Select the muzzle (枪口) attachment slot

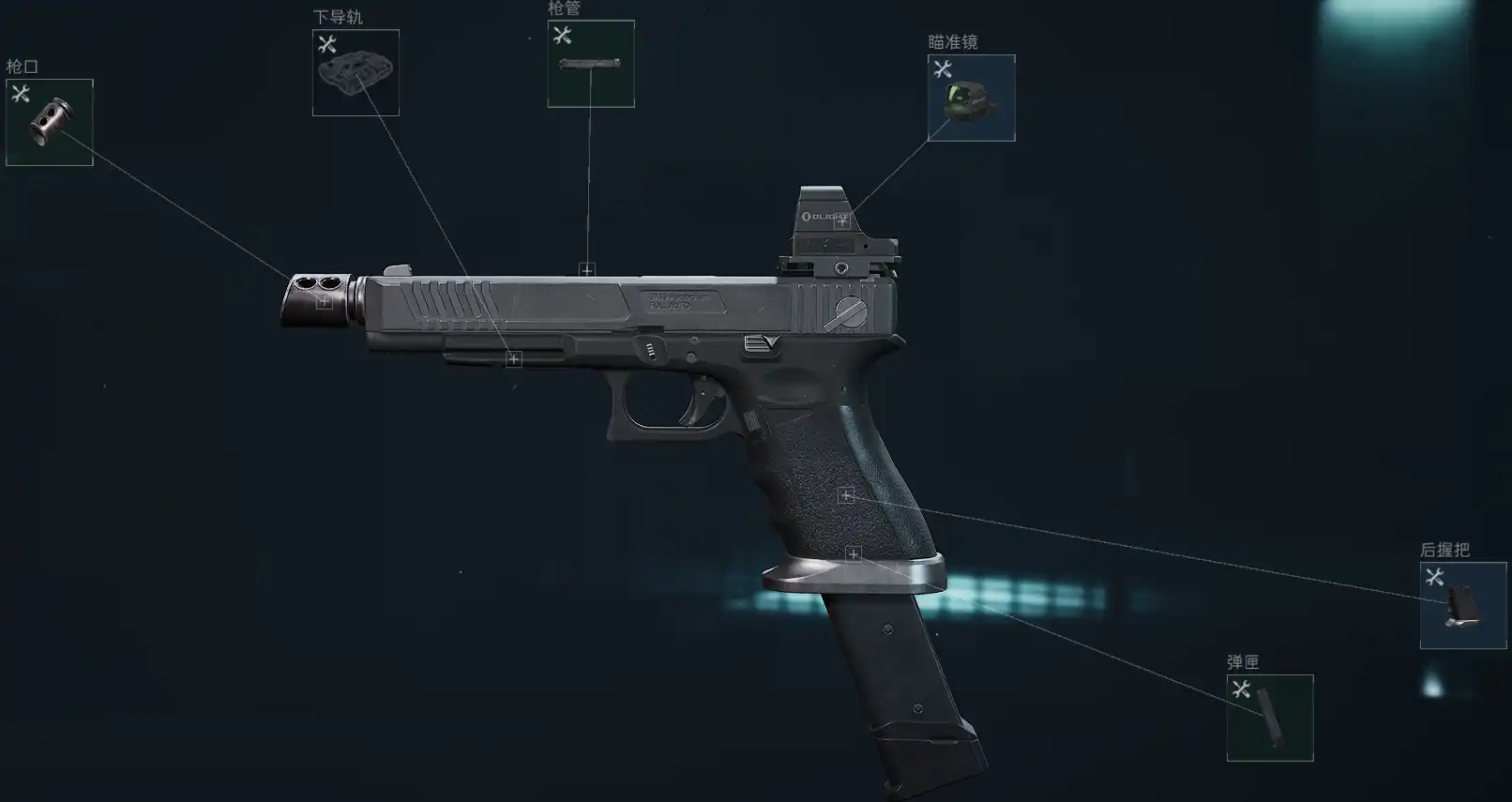pyautogui.click(x=50, y=123)
